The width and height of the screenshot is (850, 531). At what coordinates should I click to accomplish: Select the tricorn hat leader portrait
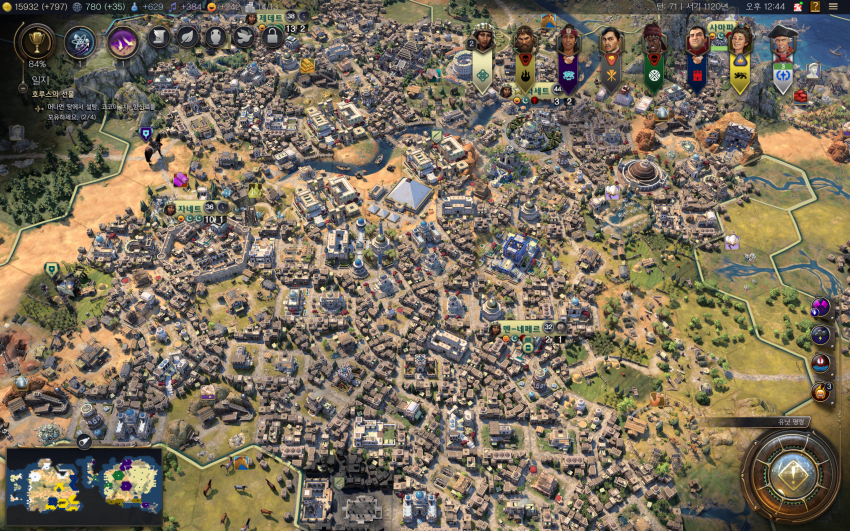tap(782, 42)
